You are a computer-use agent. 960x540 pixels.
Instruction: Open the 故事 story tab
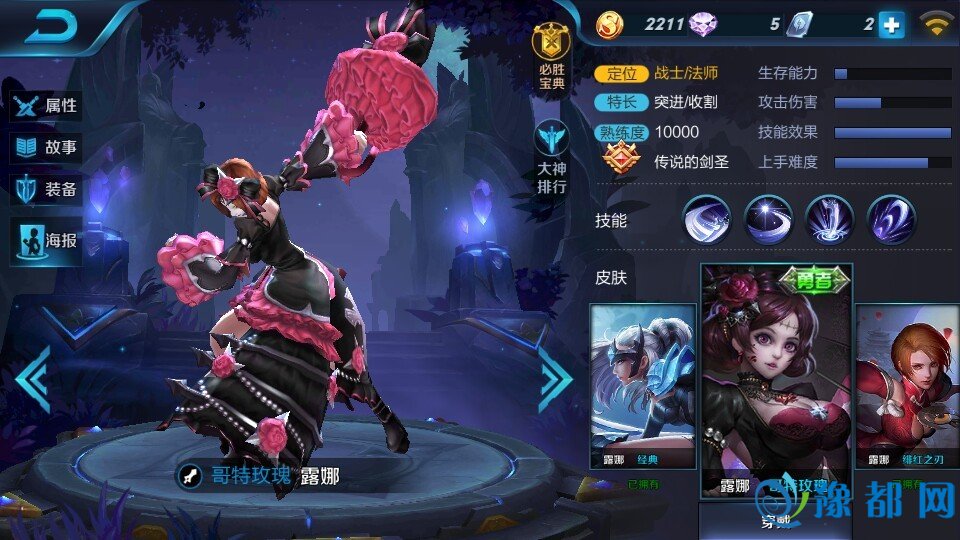click(x=46, y=148)
